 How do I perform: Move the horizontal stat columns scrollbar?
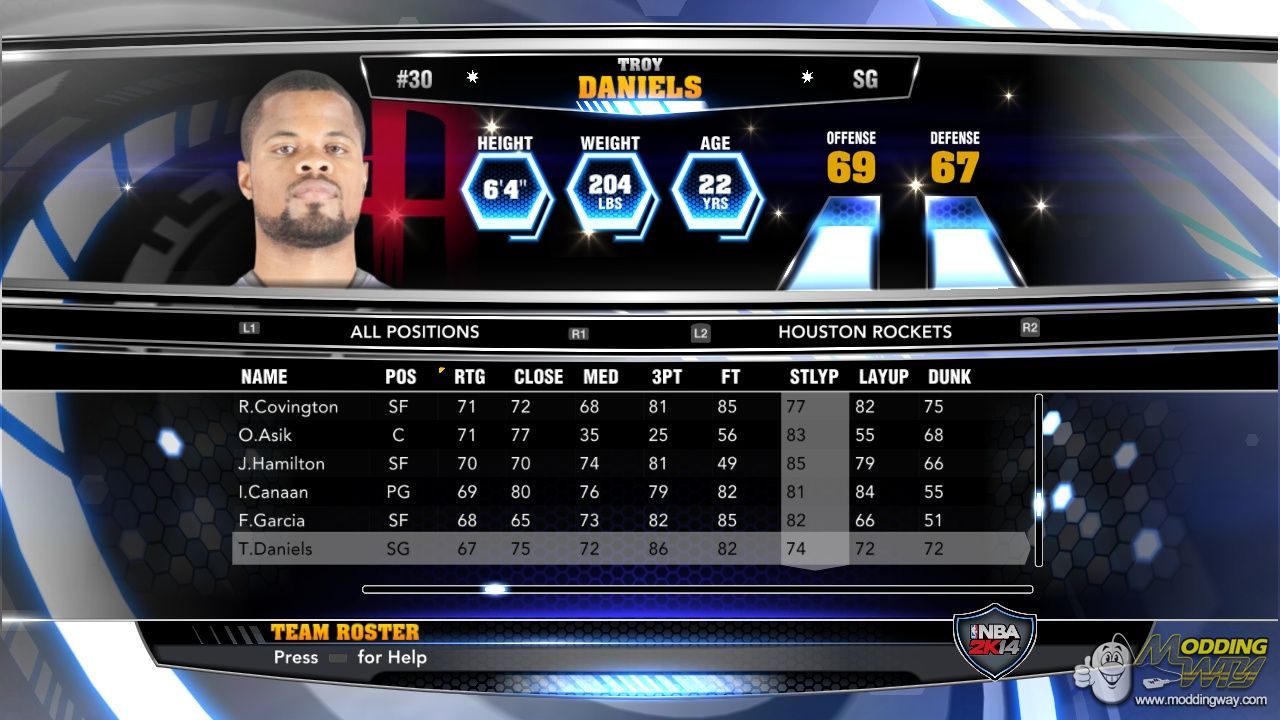coord(495,590)
